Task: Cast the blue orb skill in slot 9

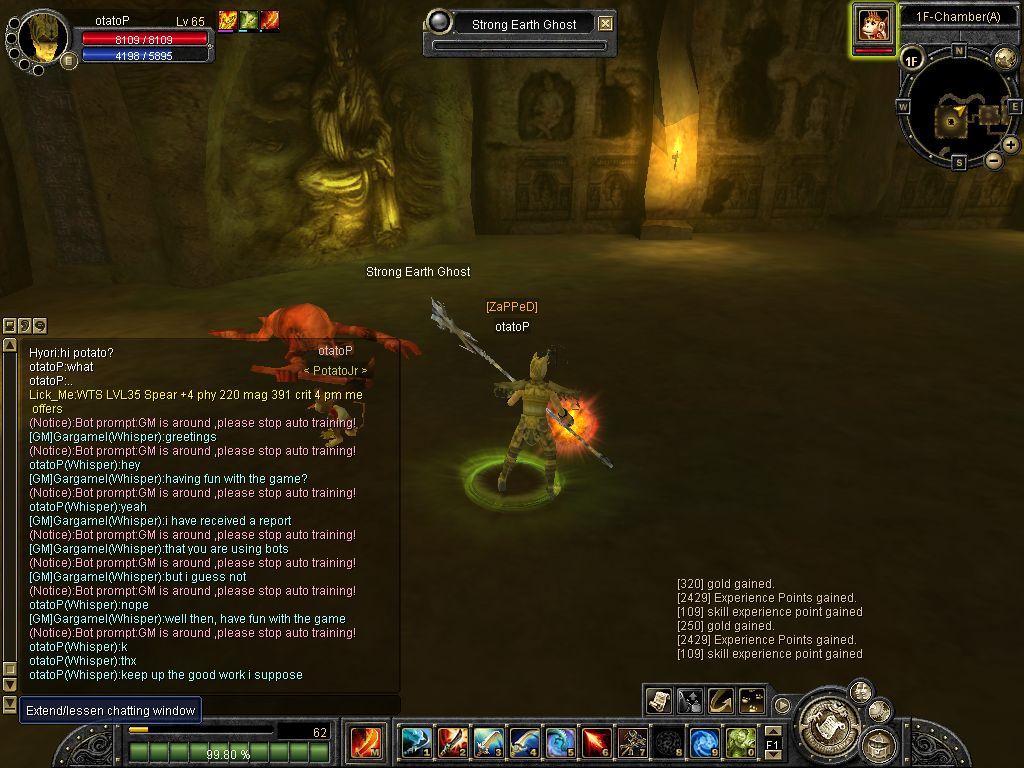Action: pos(704,742)
